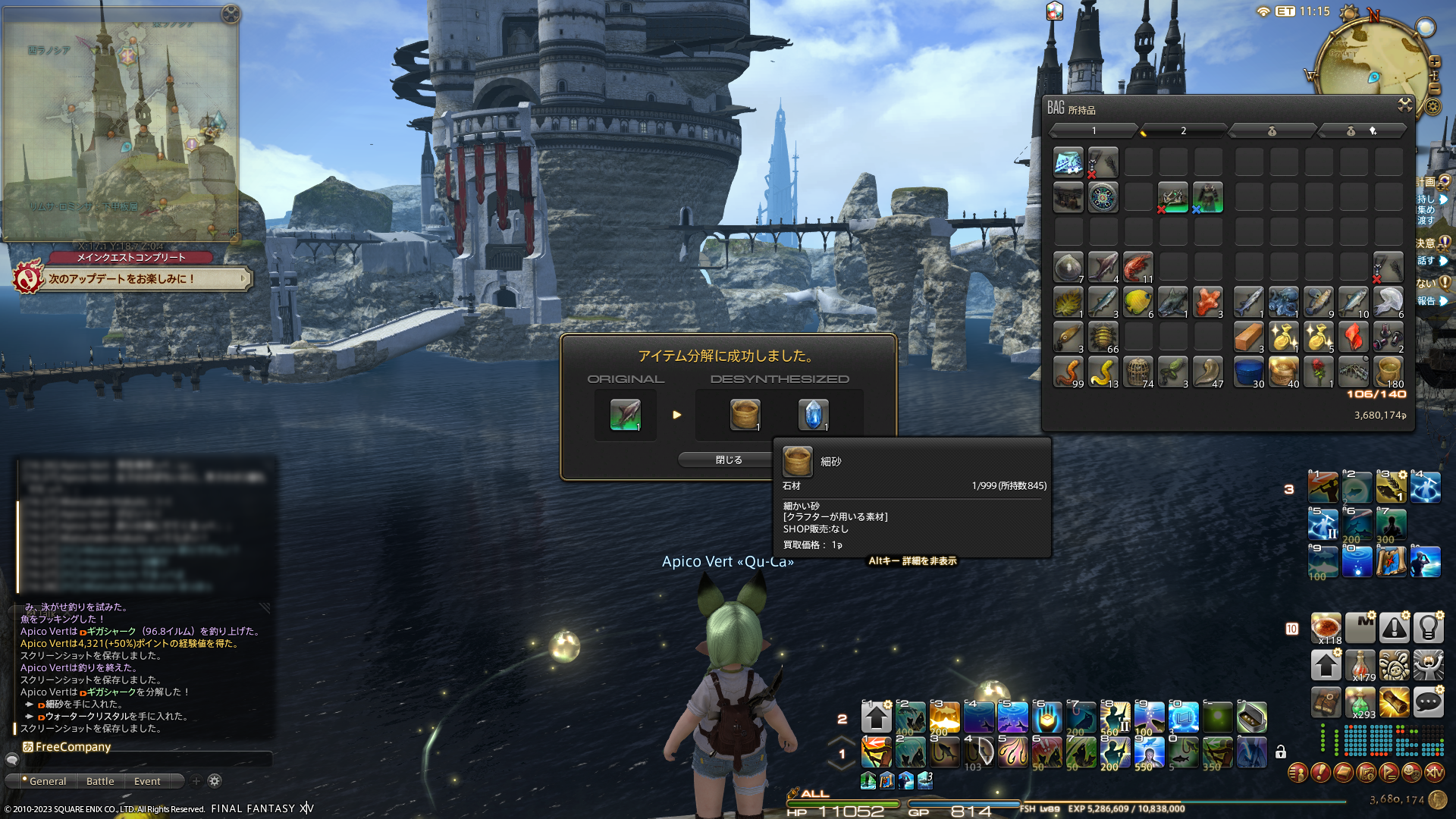The image size is (1456, 819).
Task: Click the chat text input field
Action: (x=144, y=759)
